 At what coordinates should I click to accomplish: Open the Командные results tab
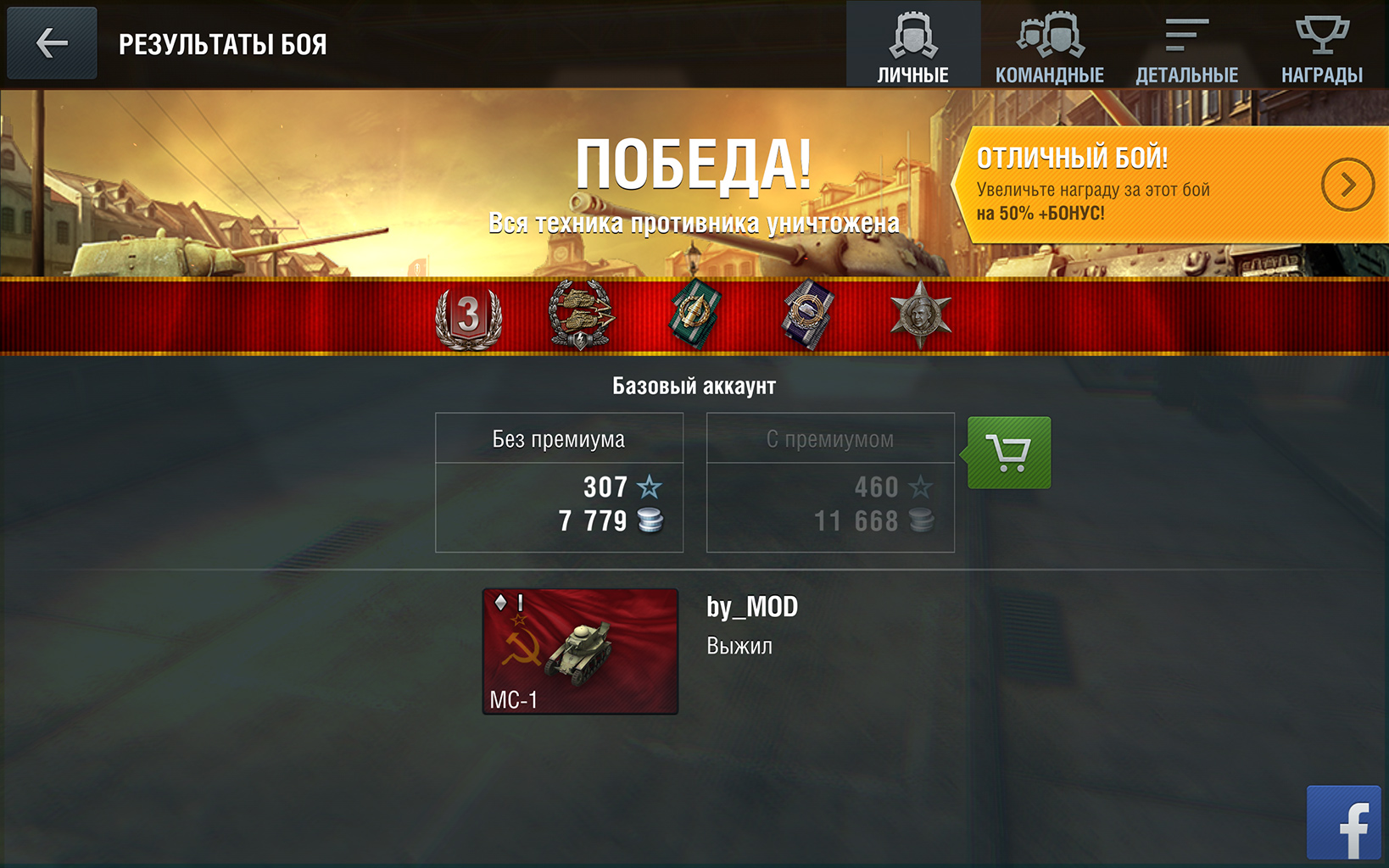(1049, 45)
